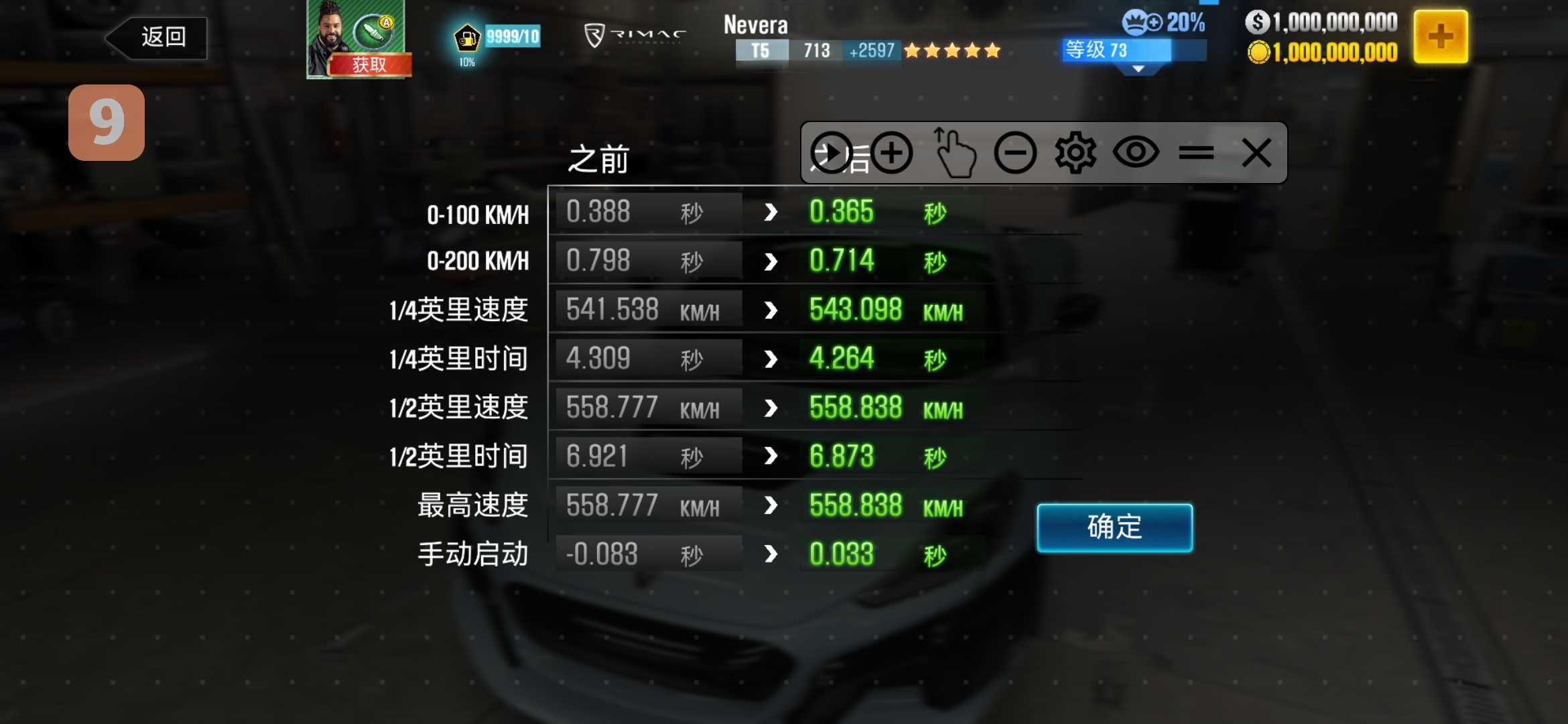Viewport: 1568px width, 724px height.
Task: Click the Rimac brand logo
Action: 635,35
